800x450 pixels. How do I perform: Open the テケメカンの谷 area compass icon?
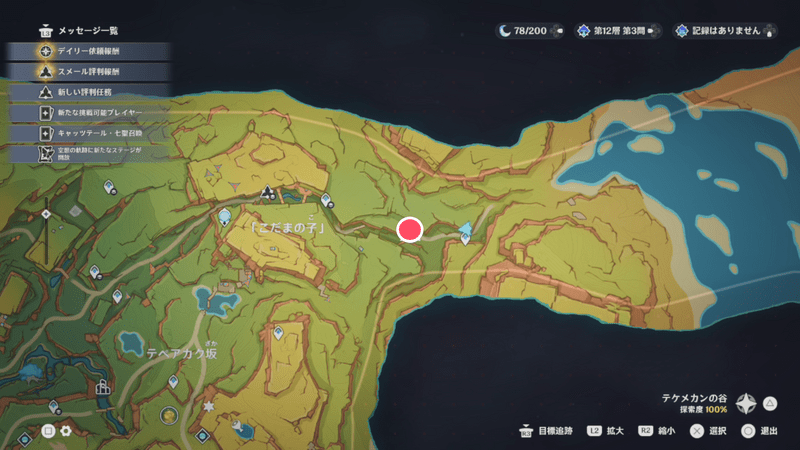(x=746, y=403)
